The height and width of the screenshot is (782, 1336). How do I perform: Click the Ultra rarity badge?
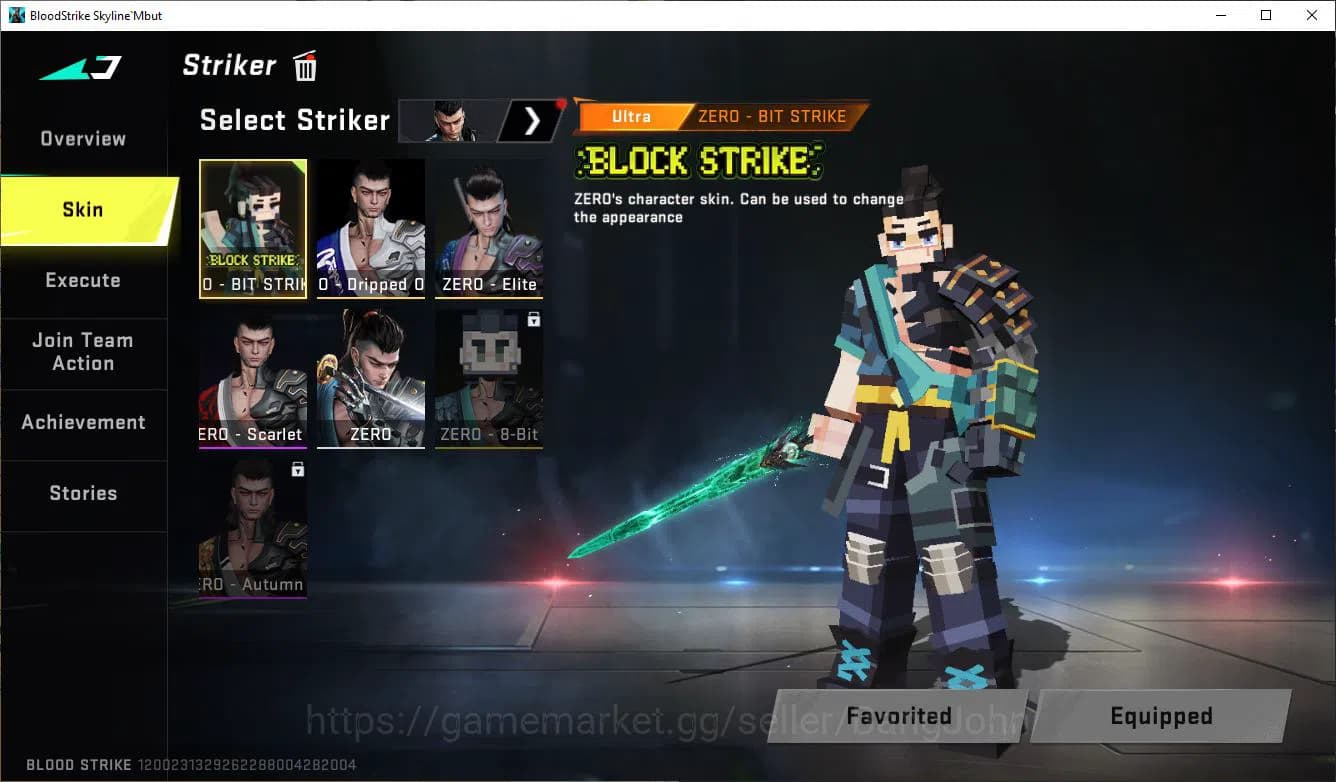(x=630, y=116)
